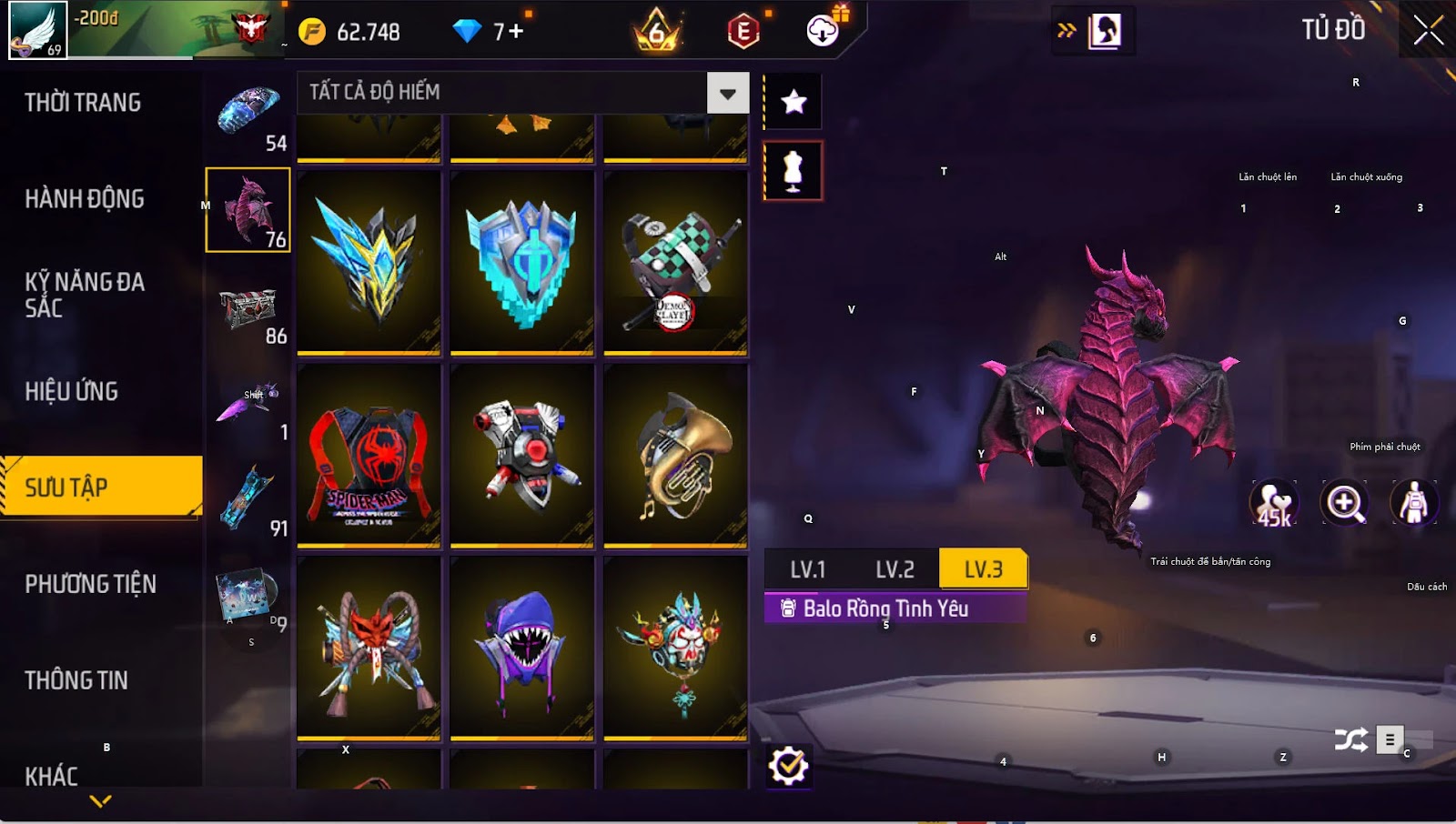Choose the Thông Tin entry
This screenshot has height=824, width=1456.
[76, 680]
